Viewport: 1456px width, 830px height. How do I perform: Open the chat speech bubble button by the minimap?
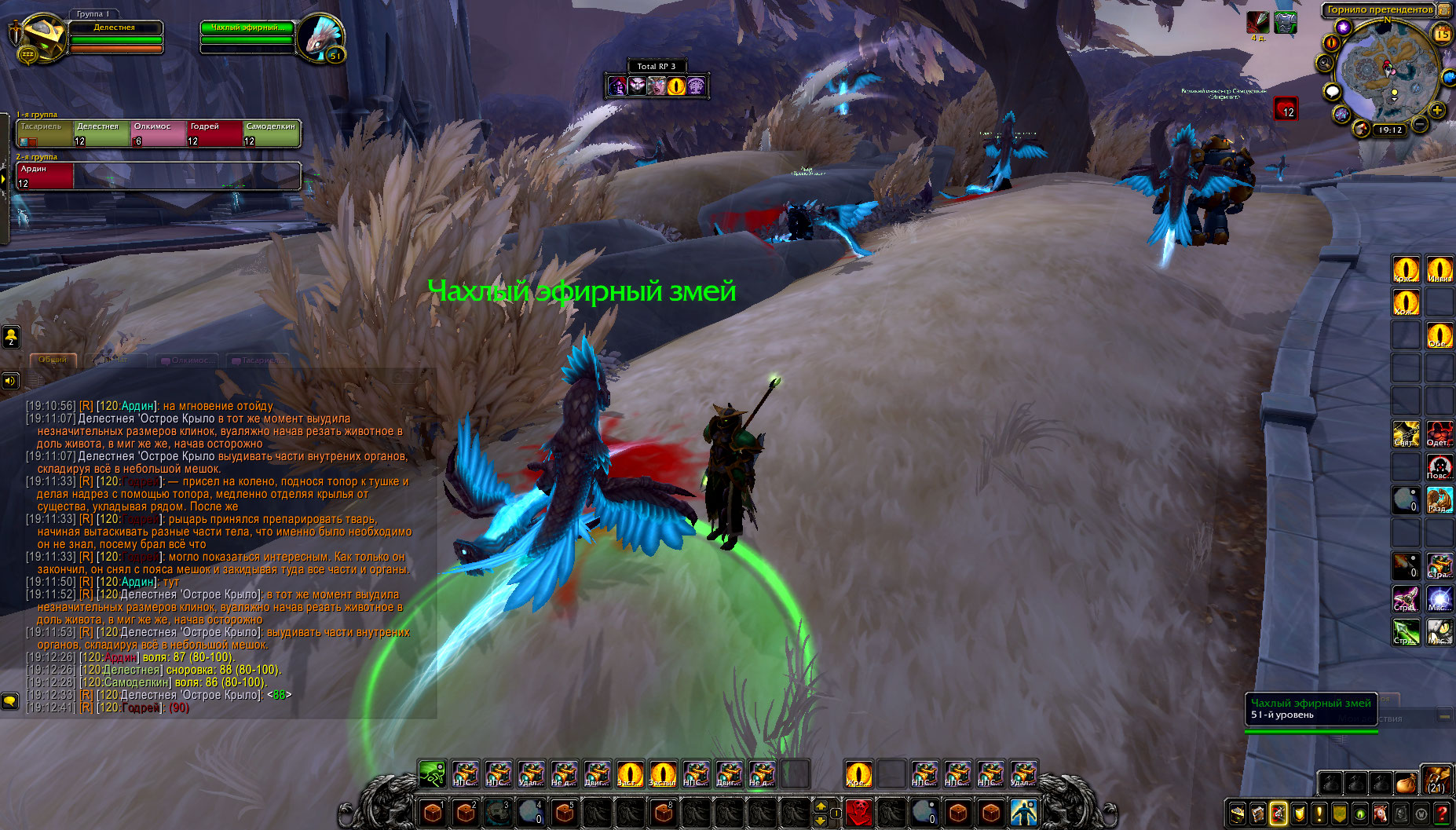point(1332,92)
